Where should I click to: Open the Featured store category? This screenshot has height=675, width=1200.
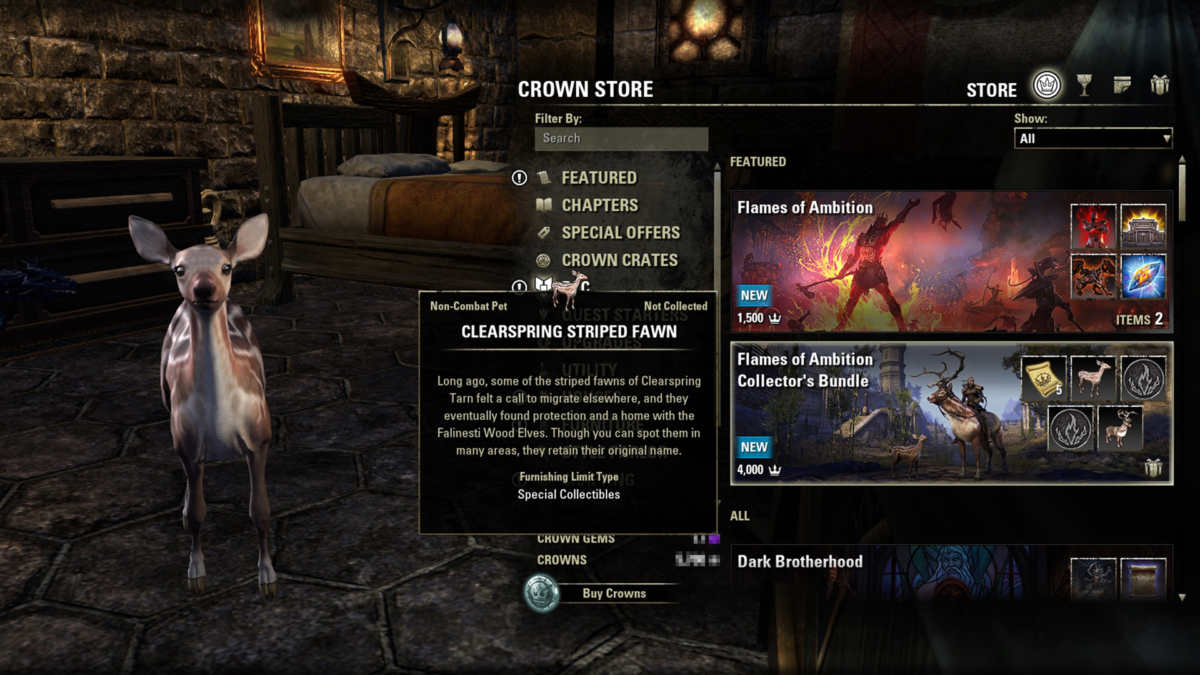click(598, 177)
